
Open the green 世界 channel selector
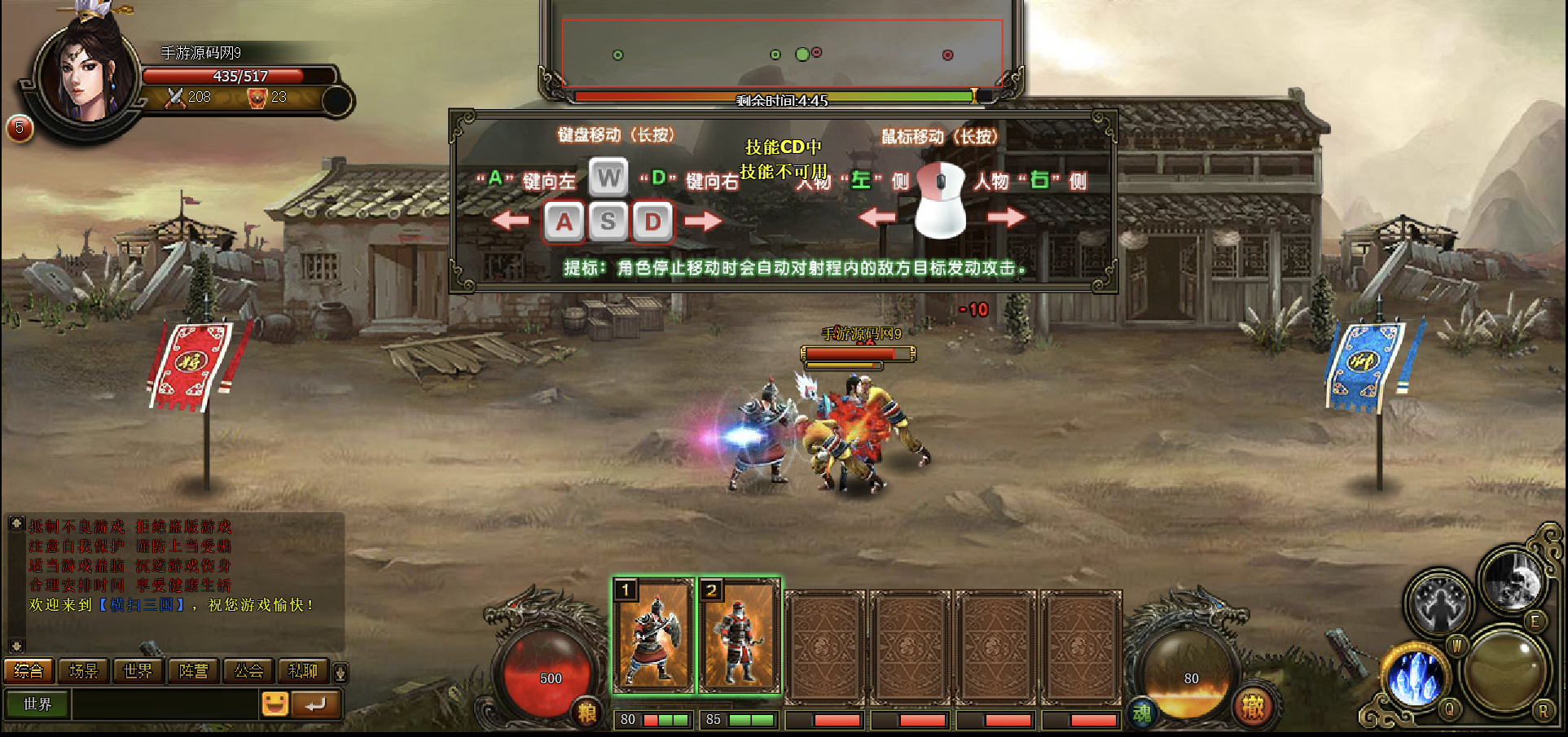click(37, 704)
